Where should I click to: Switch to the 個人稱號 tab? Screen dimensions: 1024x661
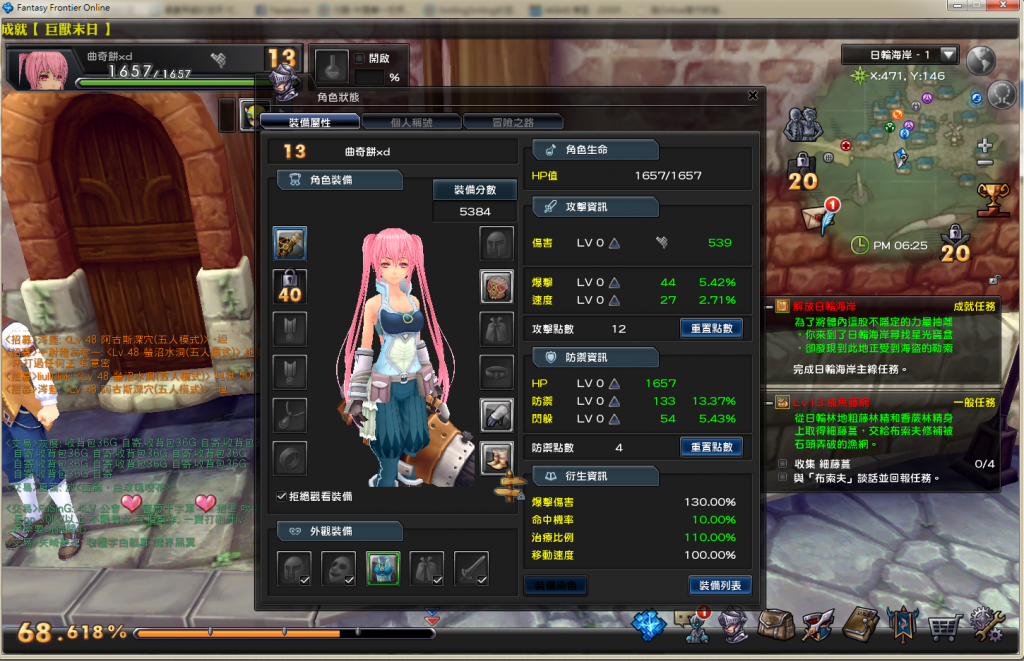click(411, 122)
